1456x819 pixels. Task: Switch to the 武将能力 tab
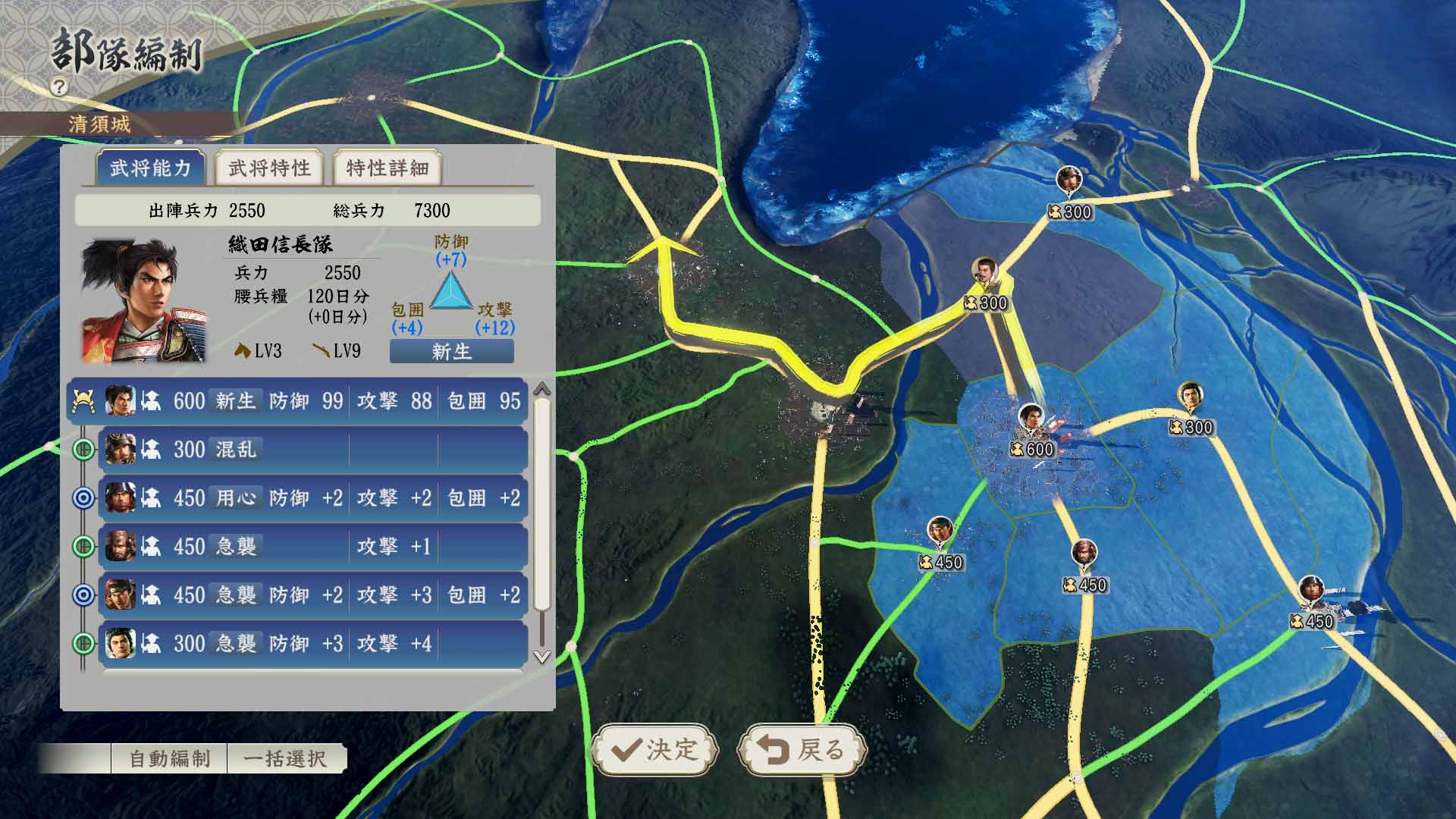pyautogui.click(x=151, y=168)
